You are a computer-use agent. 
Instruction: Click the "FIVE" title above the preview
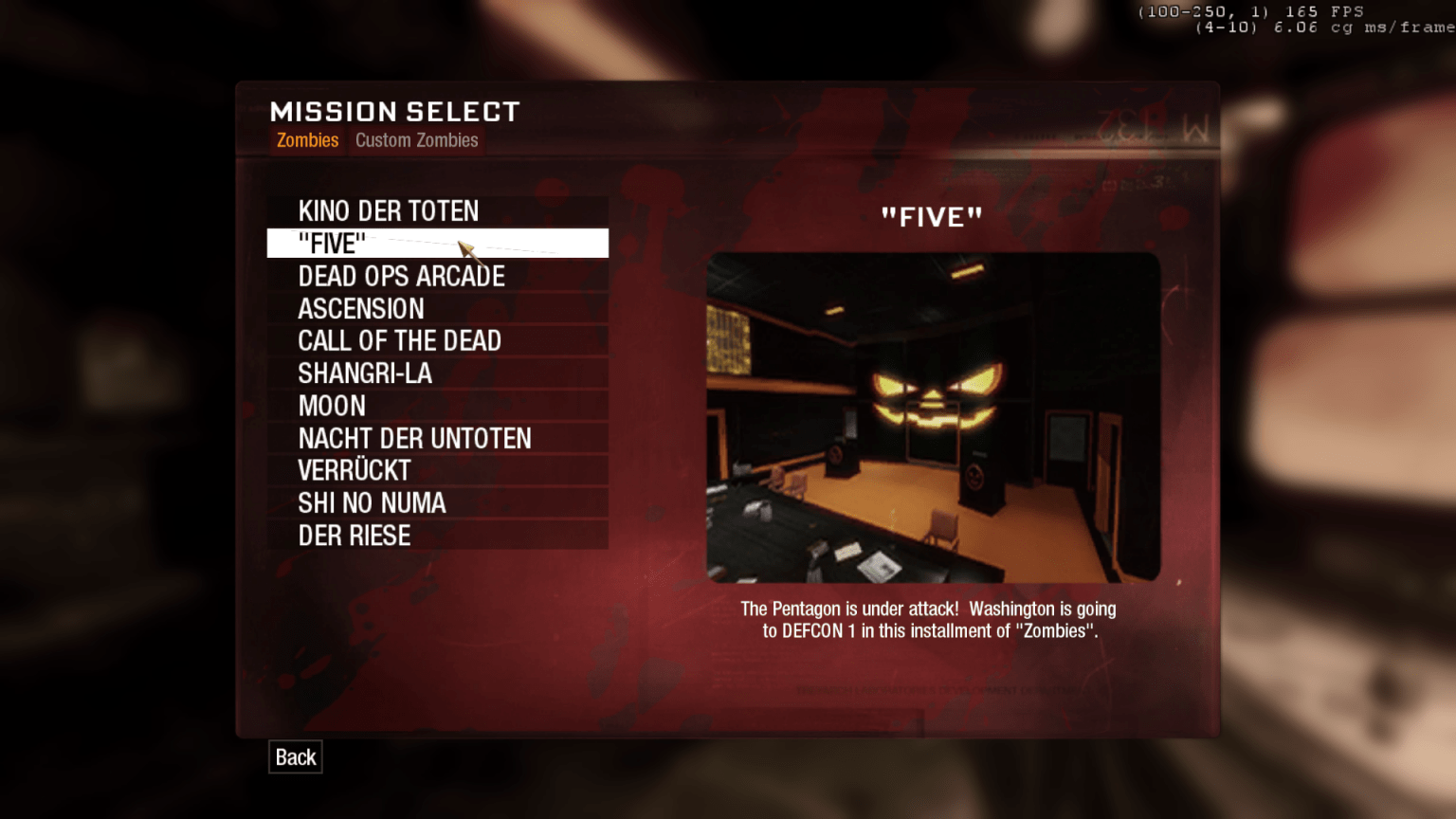[x=930, y=216]
